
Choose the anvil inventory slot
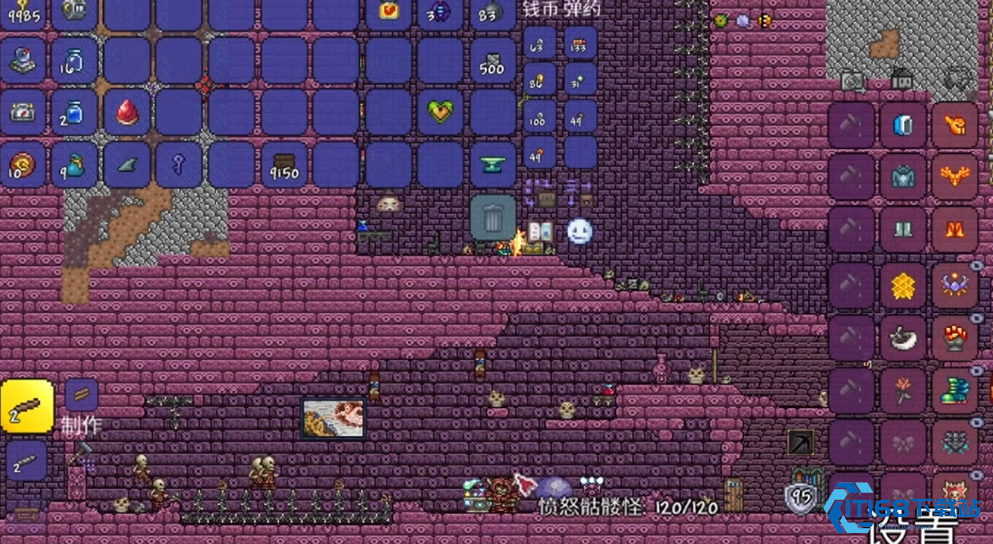point(492,165)
